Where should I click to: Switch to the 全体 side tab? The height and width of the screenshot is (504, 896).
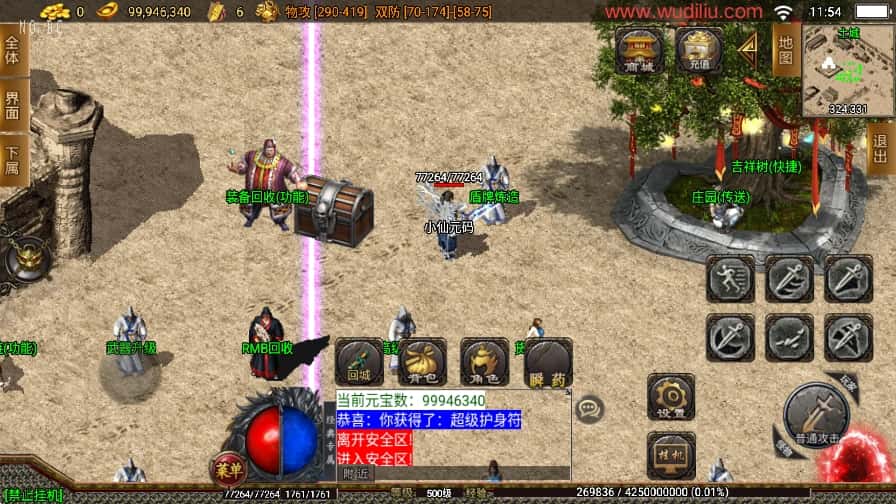pos(12,50)
